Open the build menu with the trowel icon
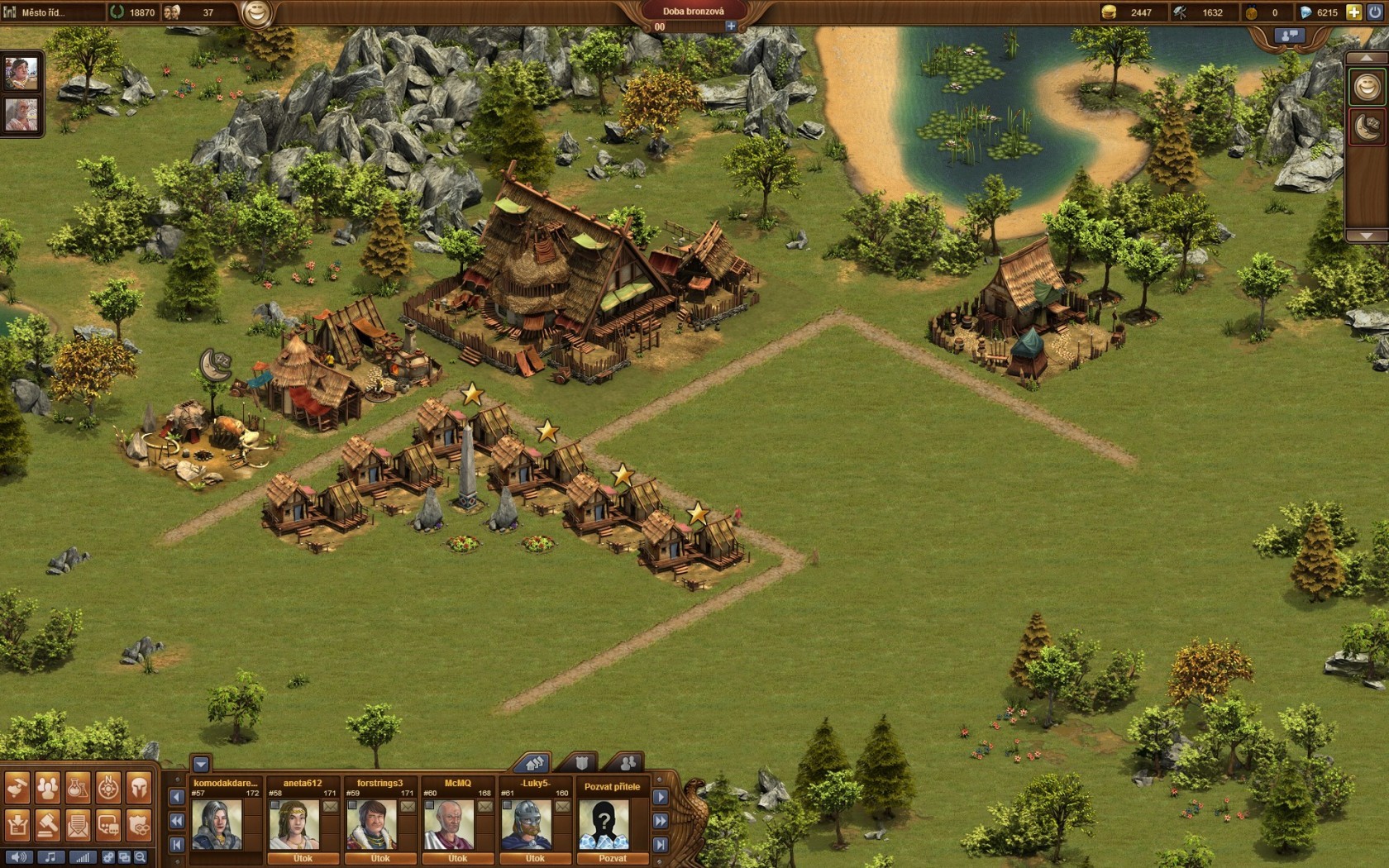This screenshot has height=868, width=1389. (x=17, y=788)
